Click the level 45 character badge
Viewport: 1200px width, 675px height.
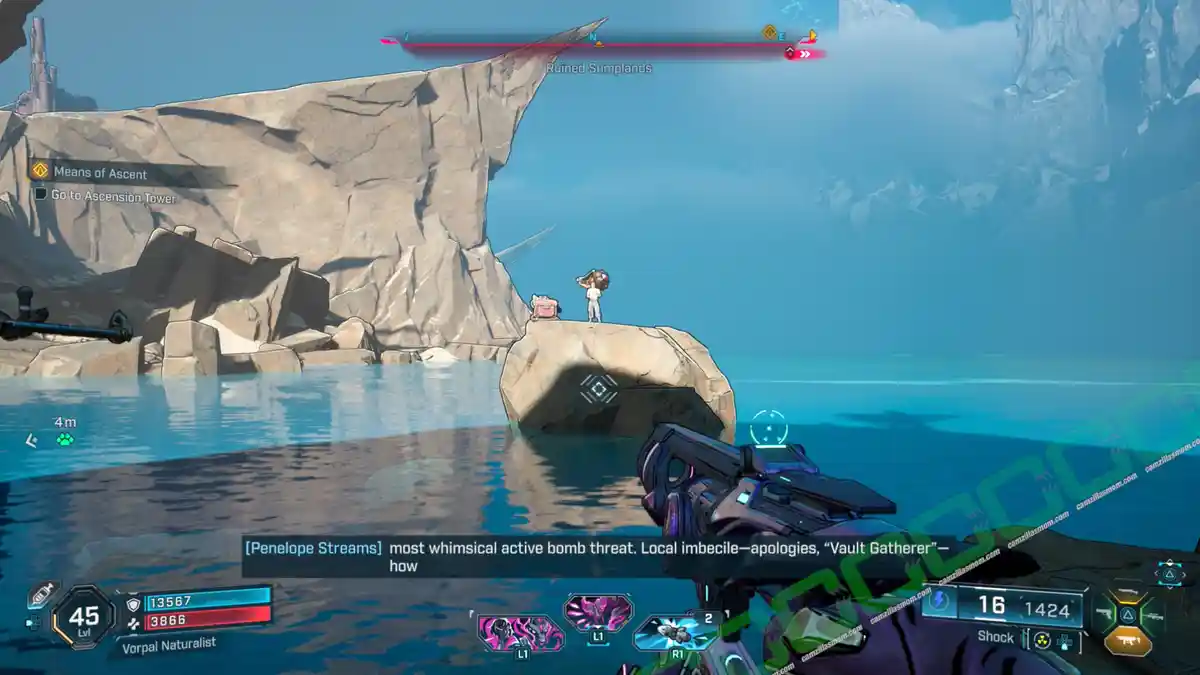click(x=84, y=618)
